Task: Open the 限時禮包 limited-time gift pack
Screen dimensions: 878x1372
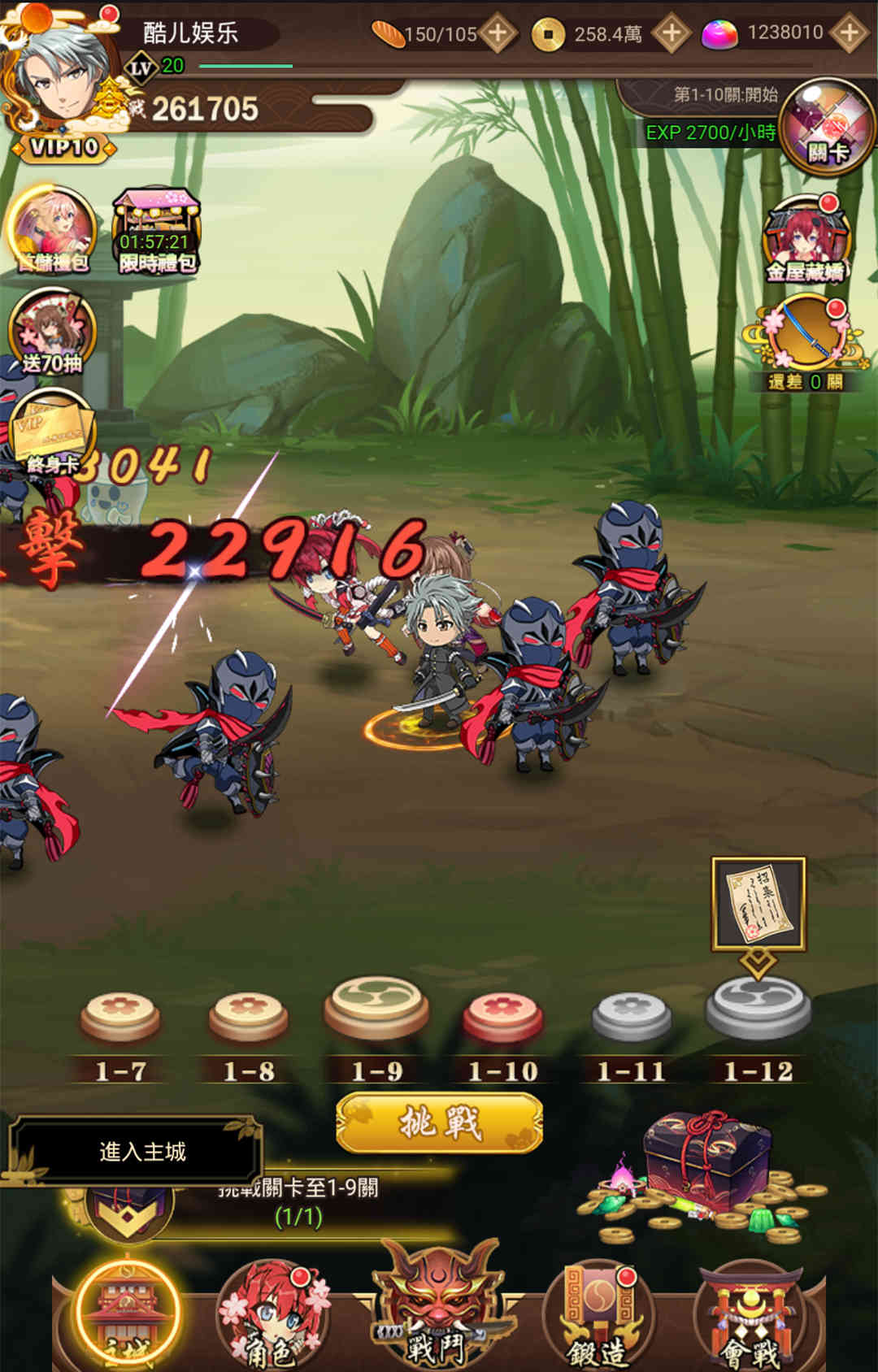Action: pyautogui.click(x=156, y=232)
